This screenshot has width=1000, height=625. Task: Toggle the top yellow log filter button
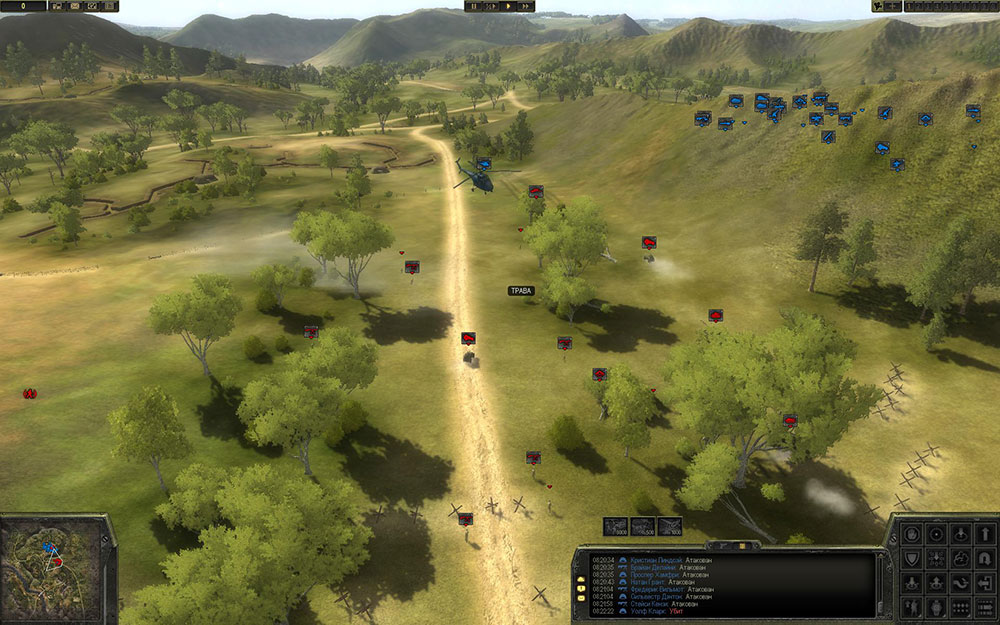pyautogui.click(x=580, y=581)
